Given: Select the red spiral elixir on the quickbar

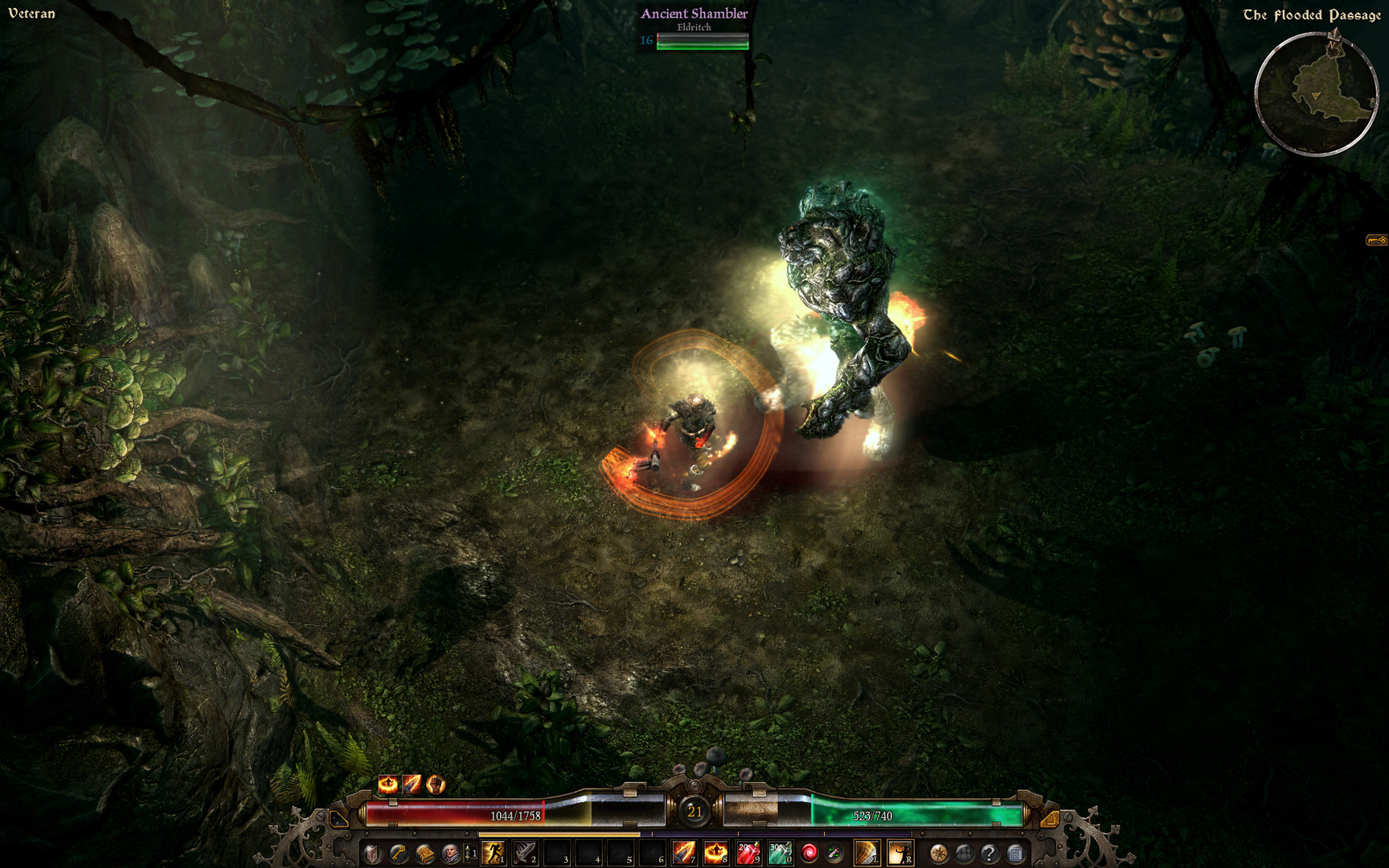Looking at the screenshot, I should pos(809,853).
